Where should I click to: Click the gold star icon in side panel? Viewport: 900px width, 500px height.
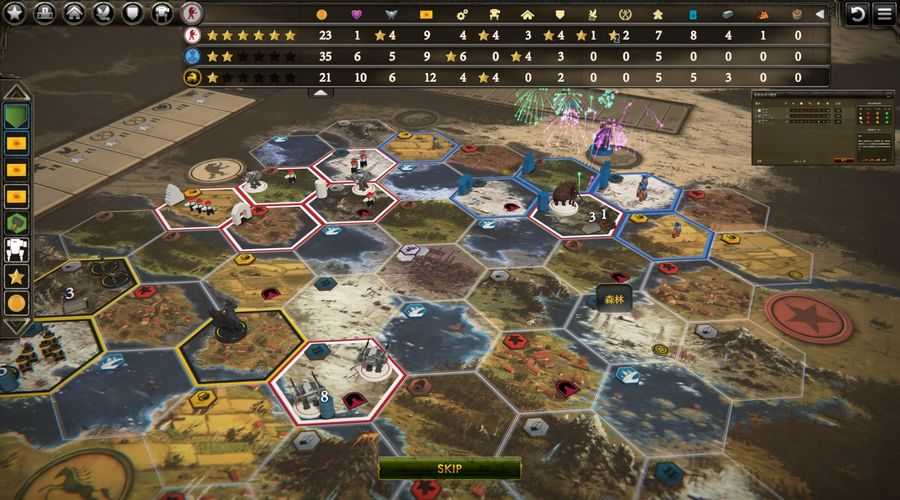click(16, 275)
